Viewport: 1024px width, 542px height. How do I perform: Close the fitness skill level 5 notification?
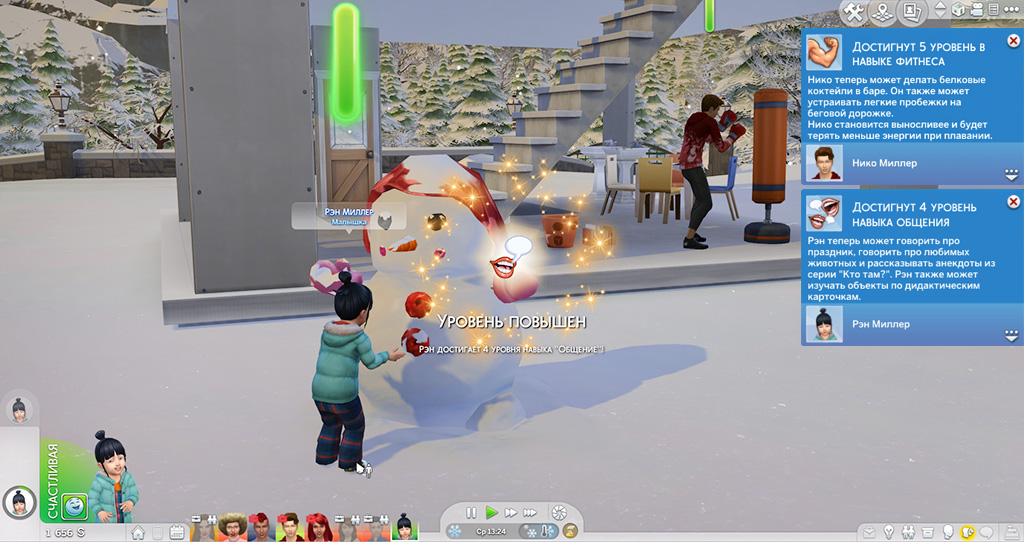[1013, 41]
